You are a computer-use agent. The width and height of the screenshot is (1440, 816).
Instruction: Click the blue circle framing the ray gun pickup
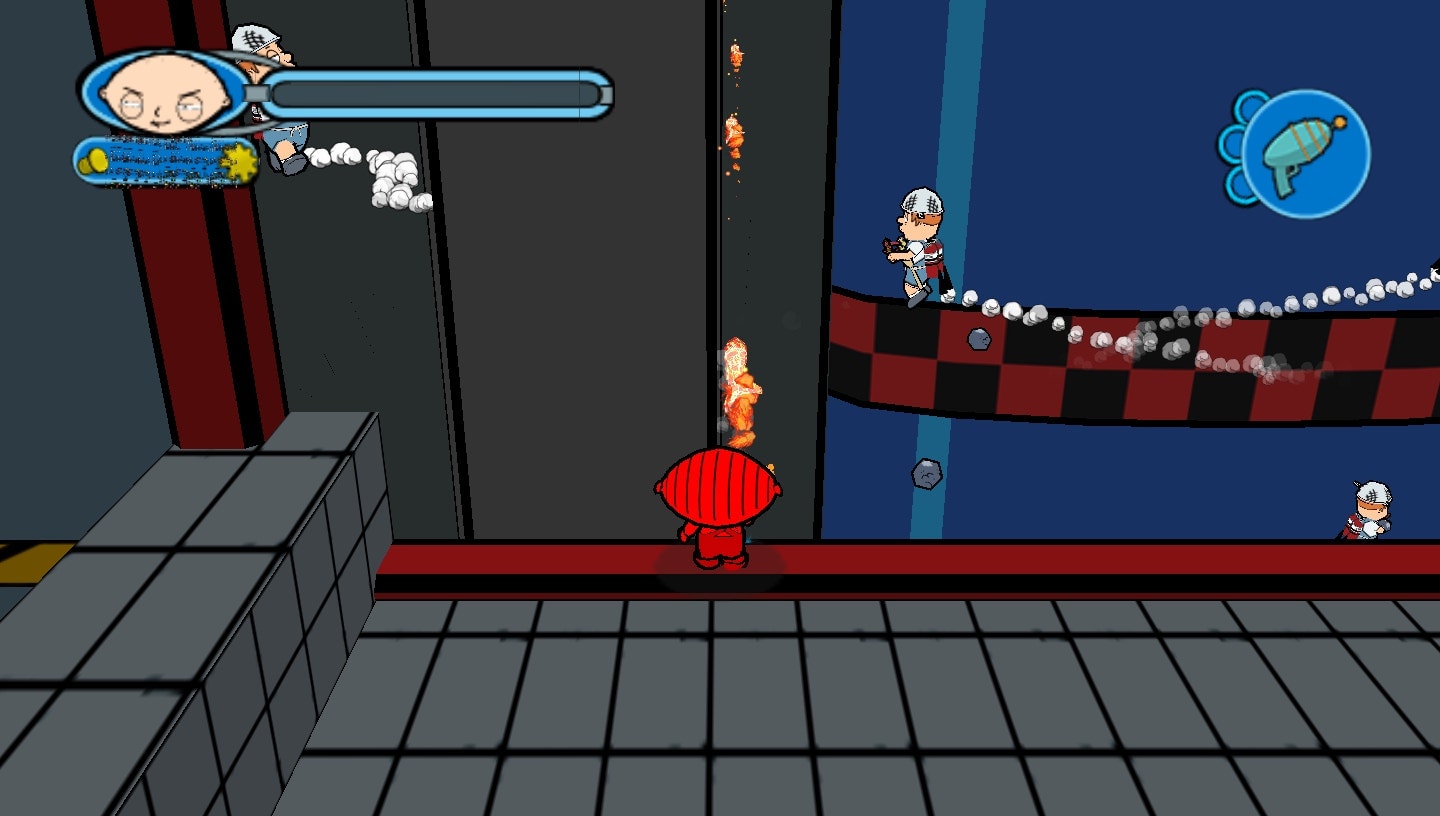point(1305,155)
